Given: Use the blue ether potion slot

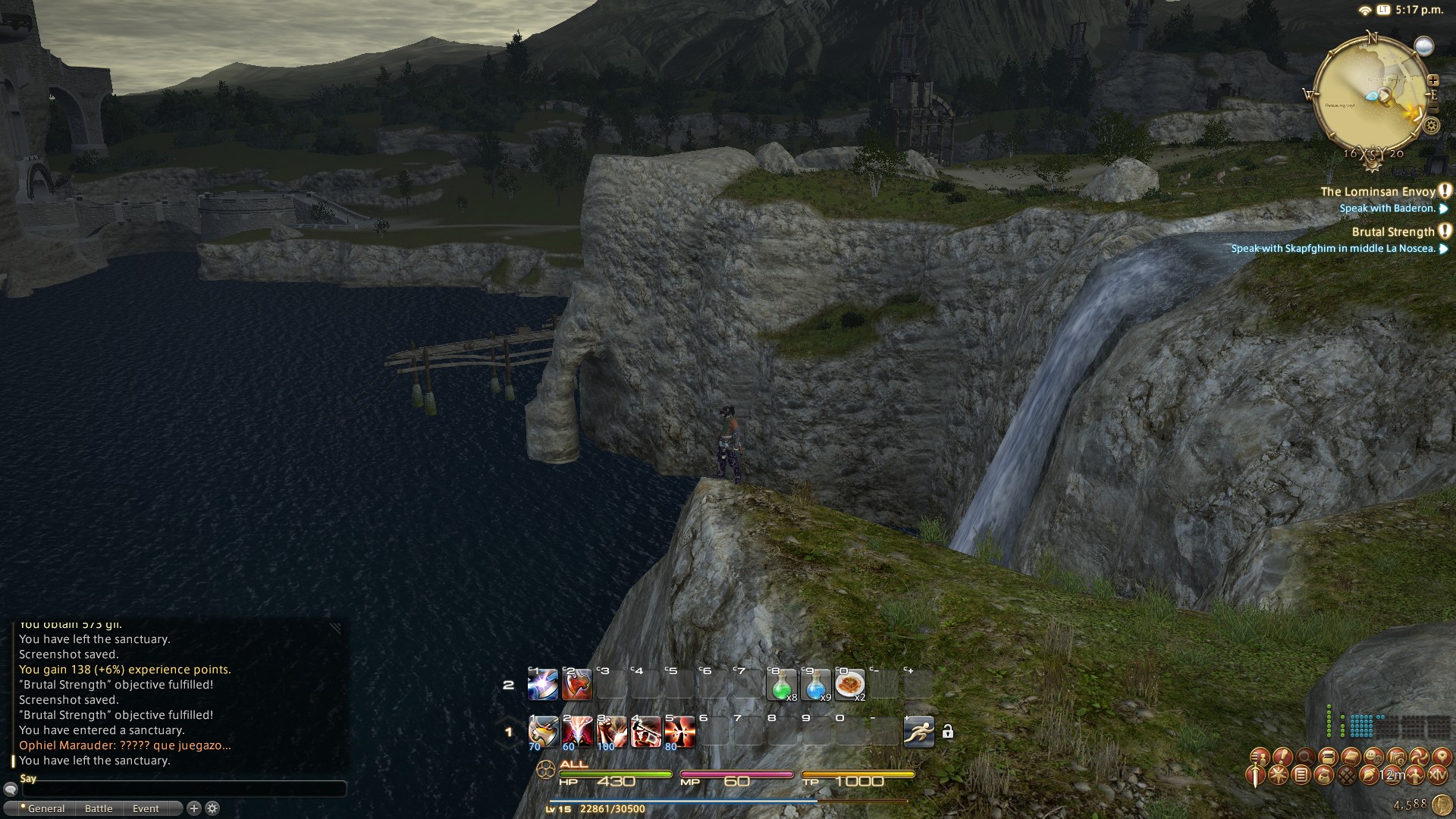Looking at the screenshot, I should 815,685.
